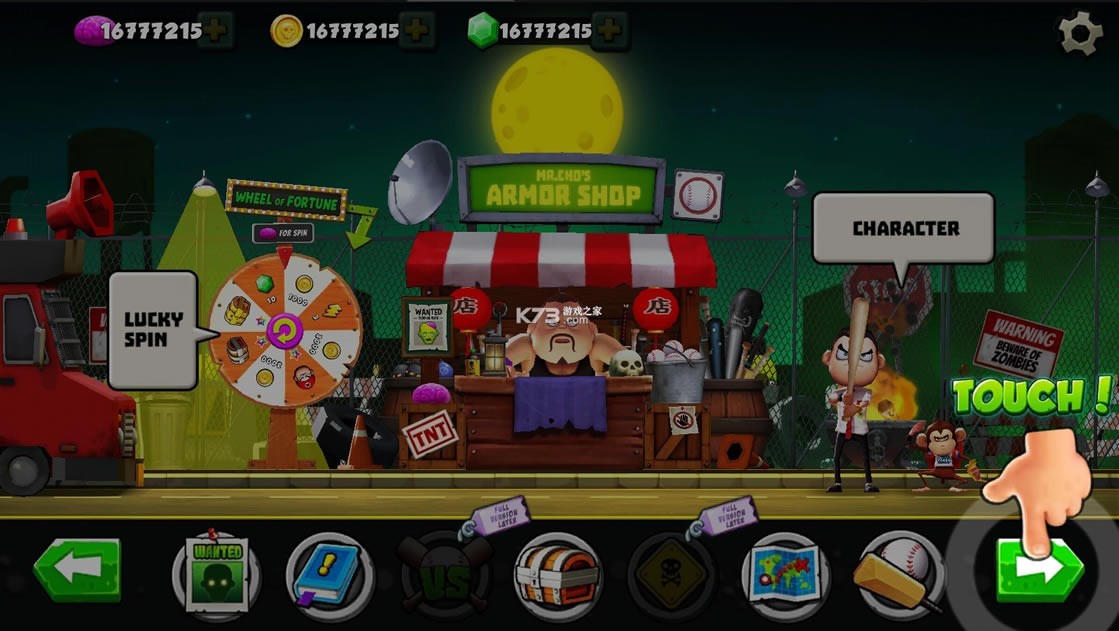Screen dimensions: 1119x631
Task: Add more purple brains currency
Action: click(215, 31)
